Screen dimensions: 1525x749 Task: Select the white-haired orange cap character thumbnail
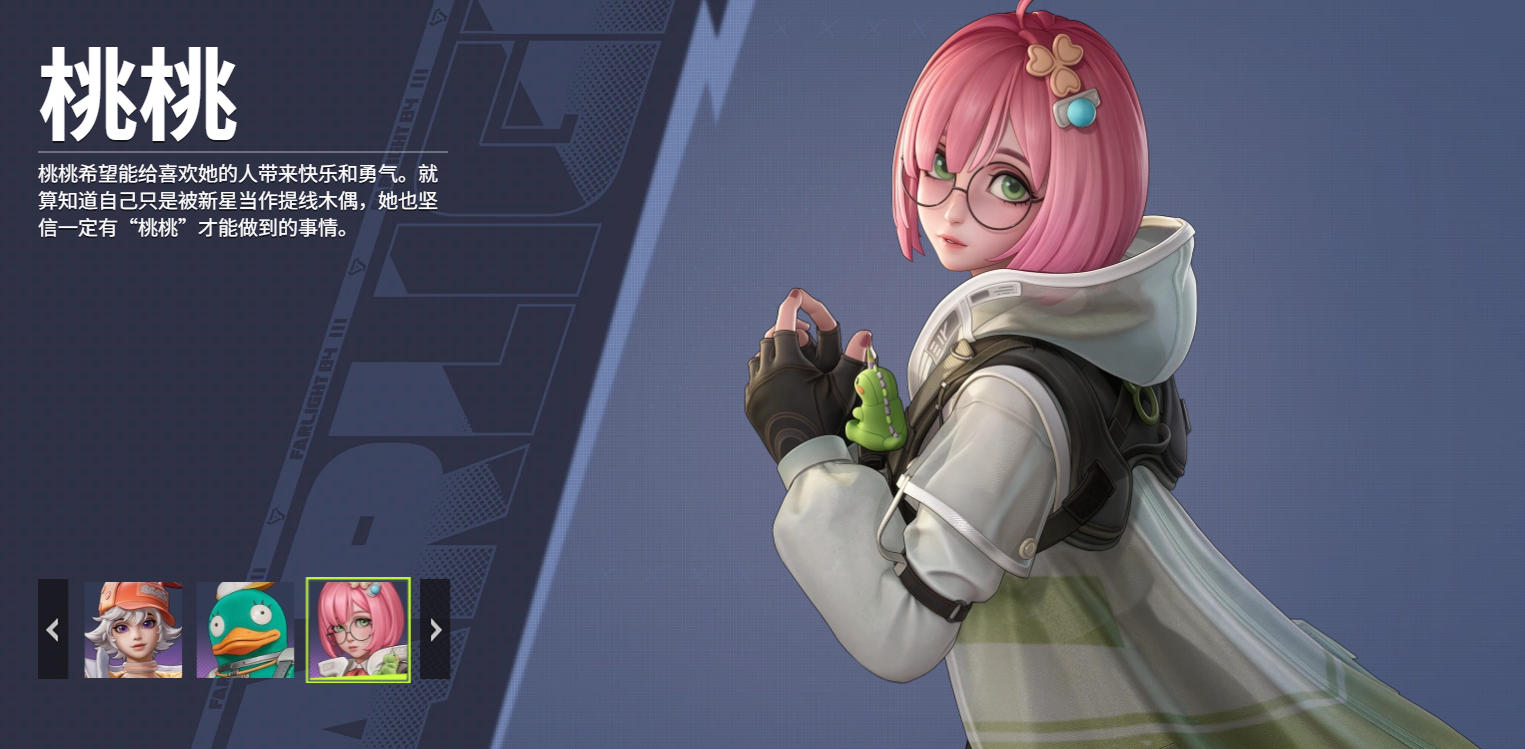133,630
